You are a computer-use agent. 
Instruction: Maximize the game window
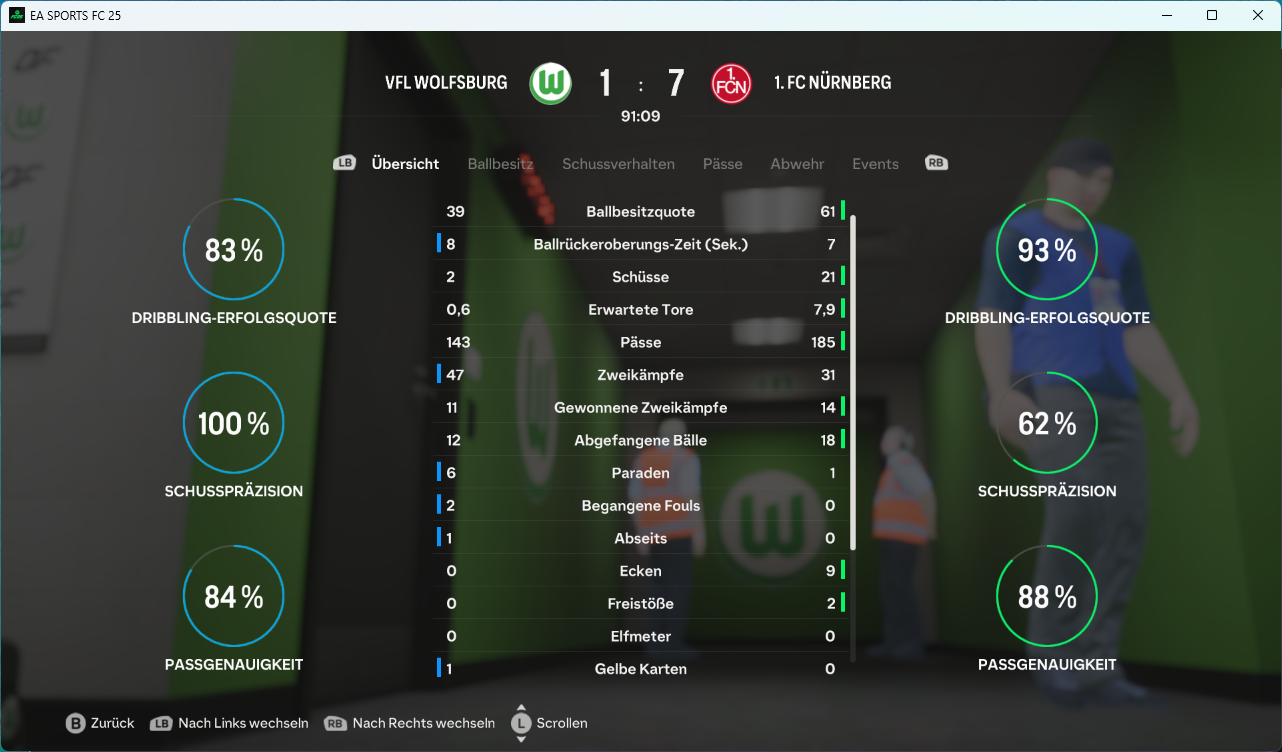point(1212,15)
